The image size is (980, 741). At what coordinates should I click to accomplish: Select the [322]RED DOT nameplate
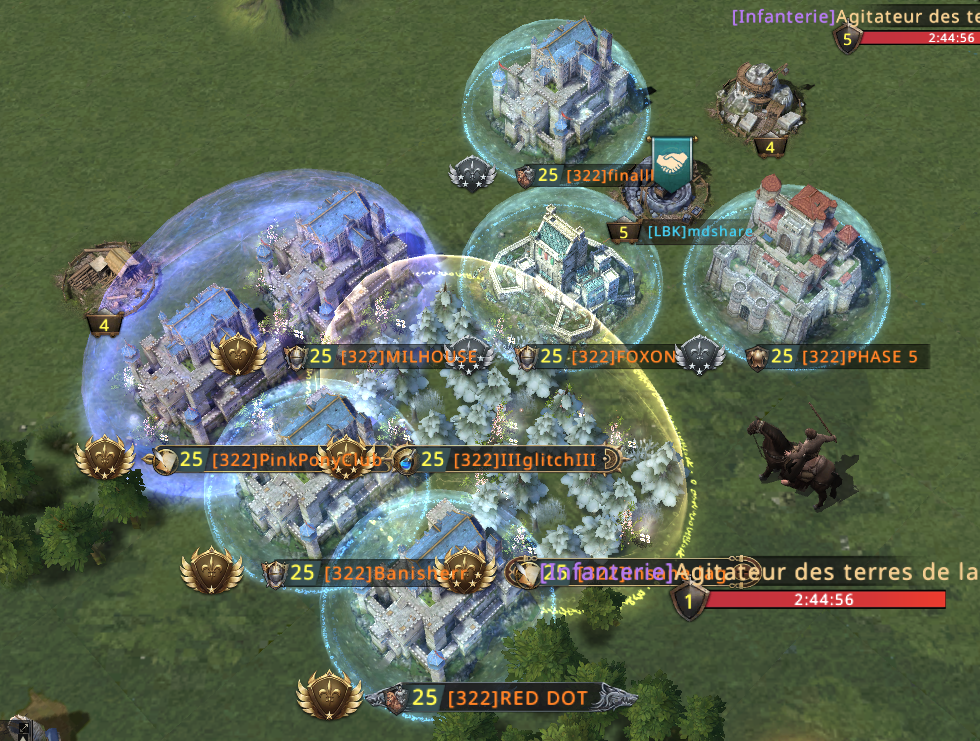(516, 698)
